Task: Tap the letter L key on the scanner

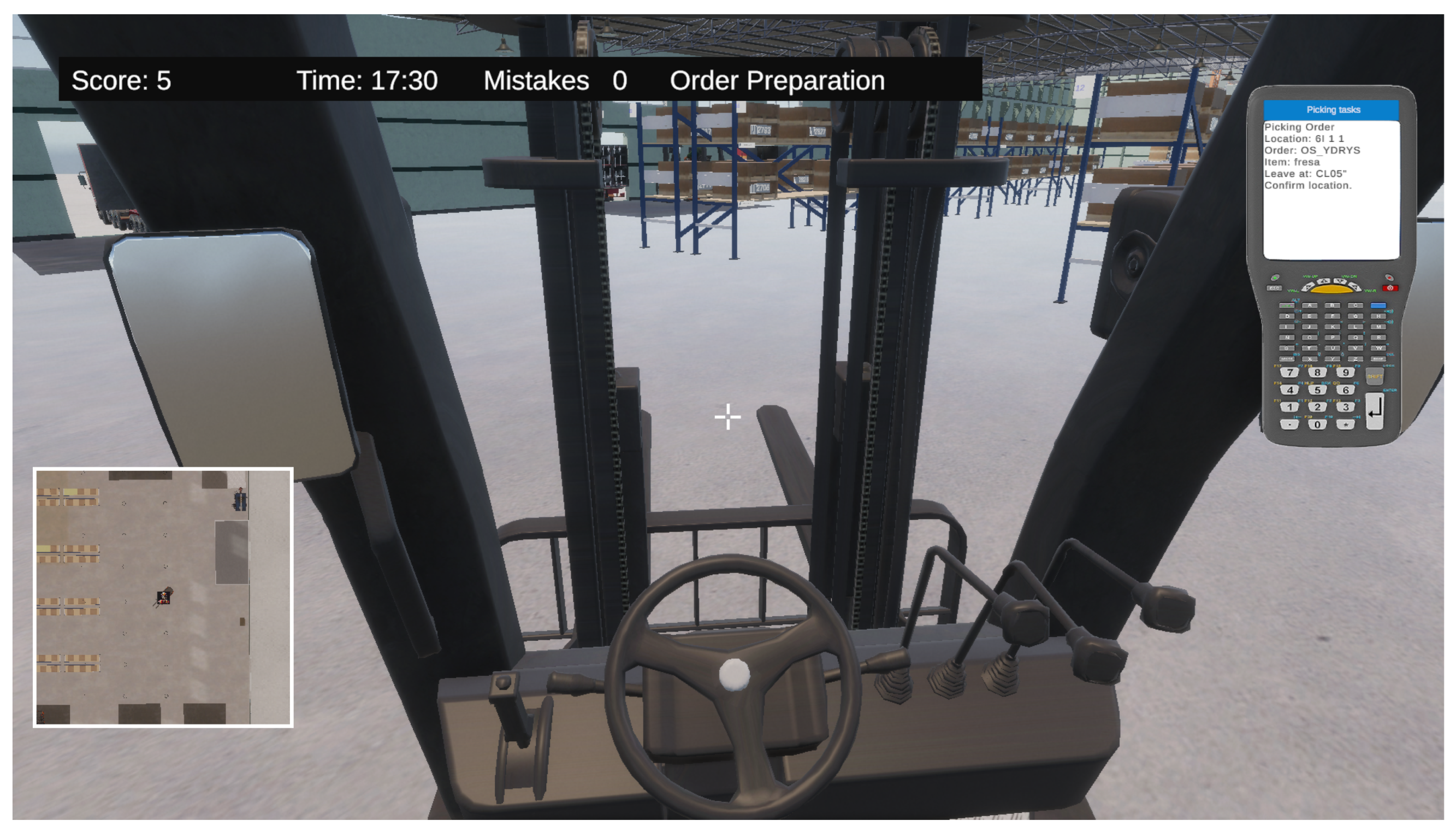Action: [x=1355, y=327]
